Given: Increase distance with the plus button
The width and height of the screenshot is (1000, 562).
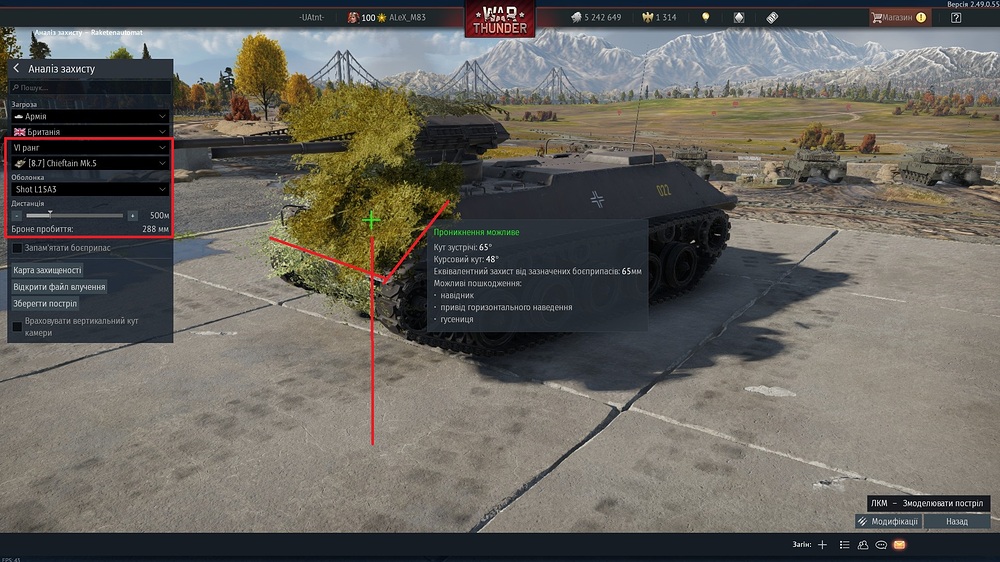Looking at the screenshot, I should 132,215.
